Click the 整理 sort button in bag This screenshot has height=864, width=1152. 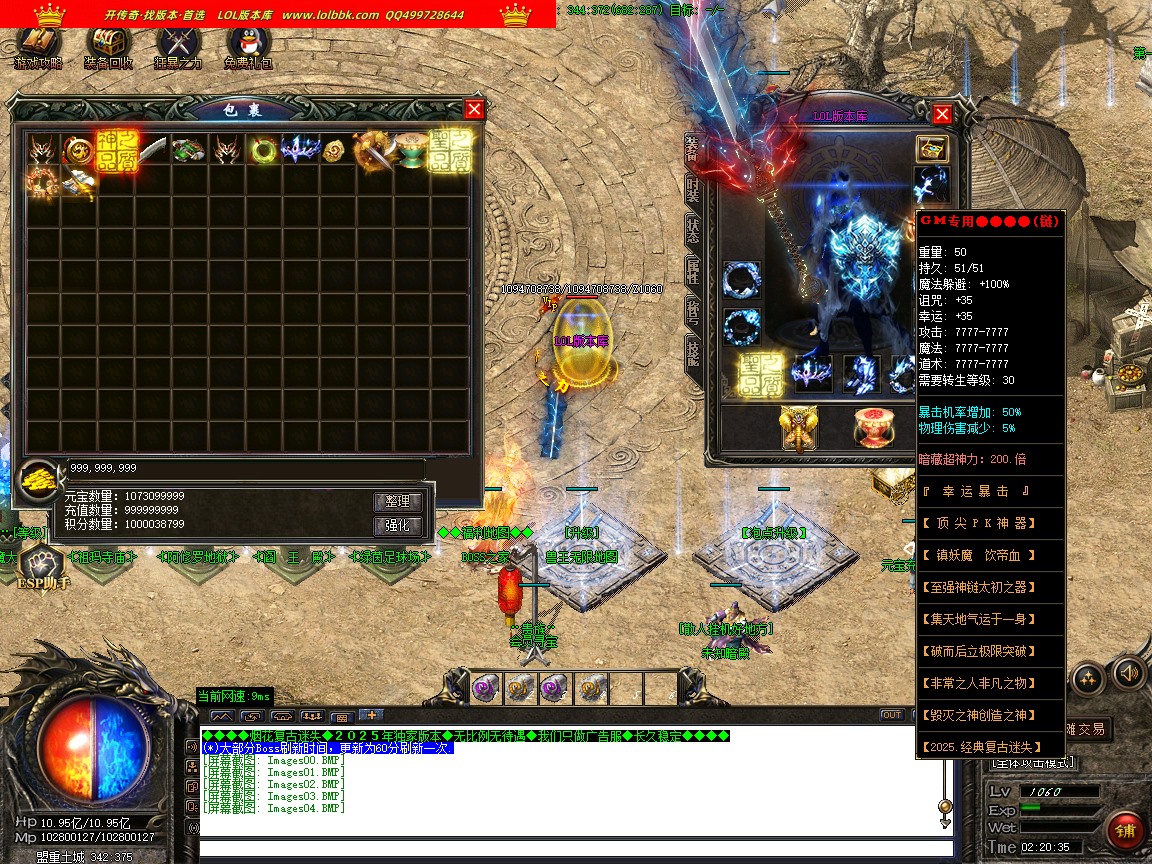(x=398, y=501)
